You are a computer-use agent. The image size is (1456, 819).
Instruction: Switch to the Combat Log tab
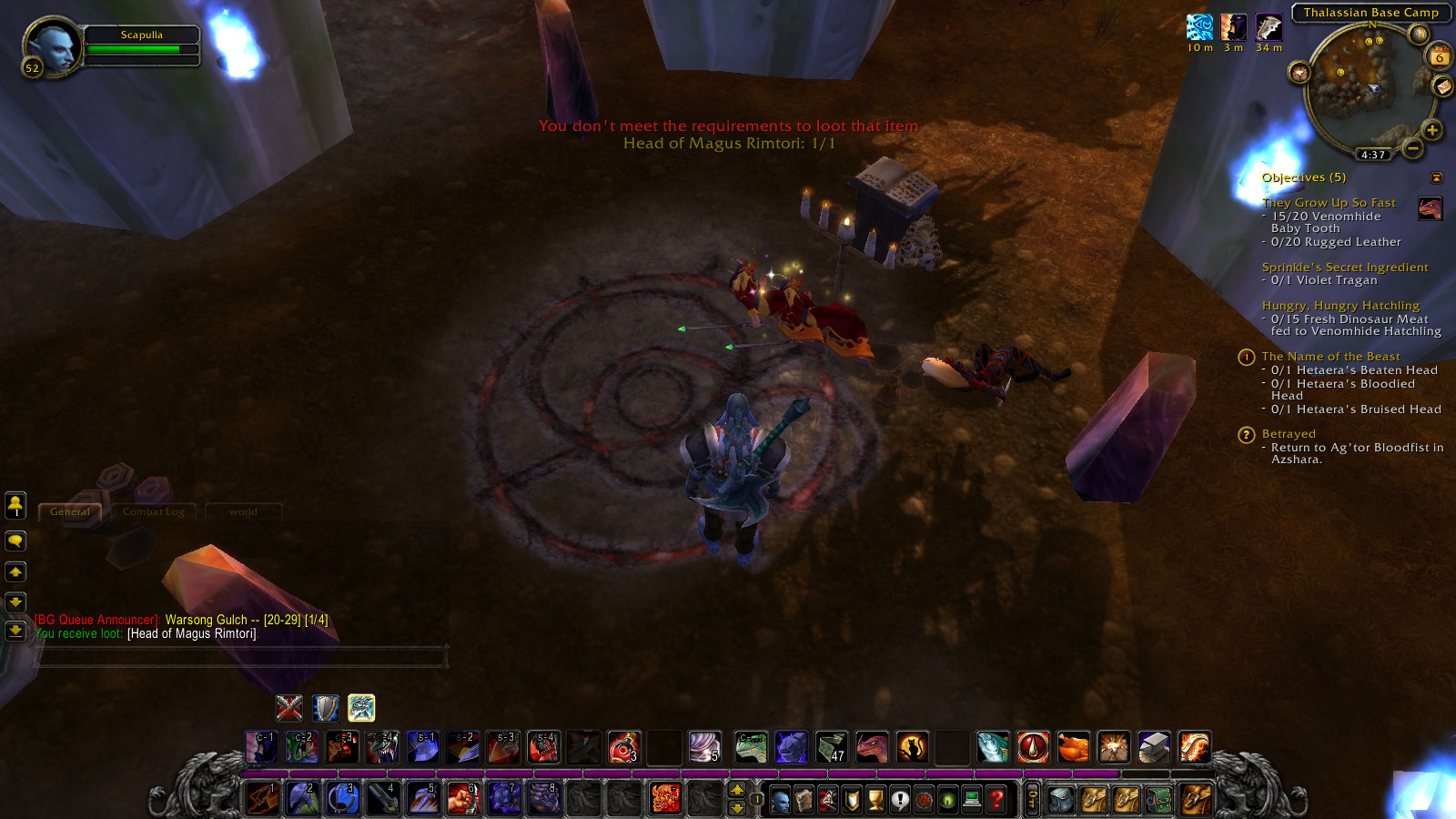pos(153,511)
